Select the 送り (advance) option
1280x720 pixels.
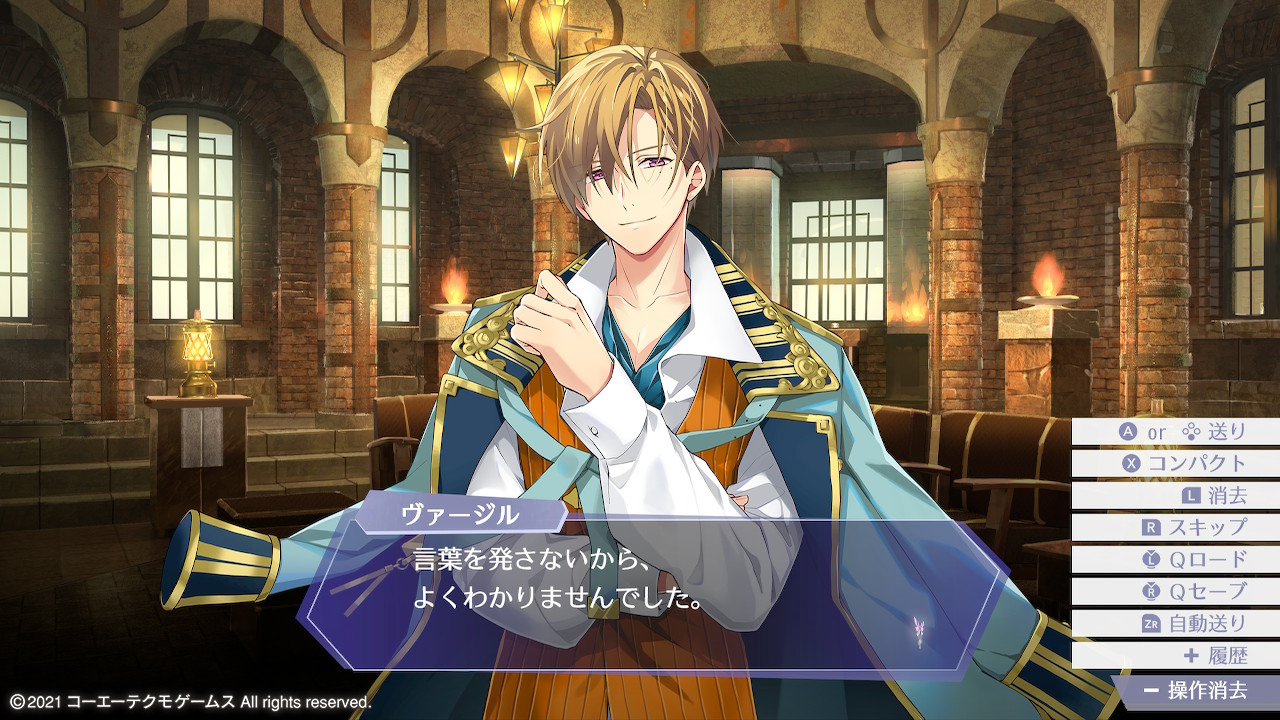click(1176, 432)
